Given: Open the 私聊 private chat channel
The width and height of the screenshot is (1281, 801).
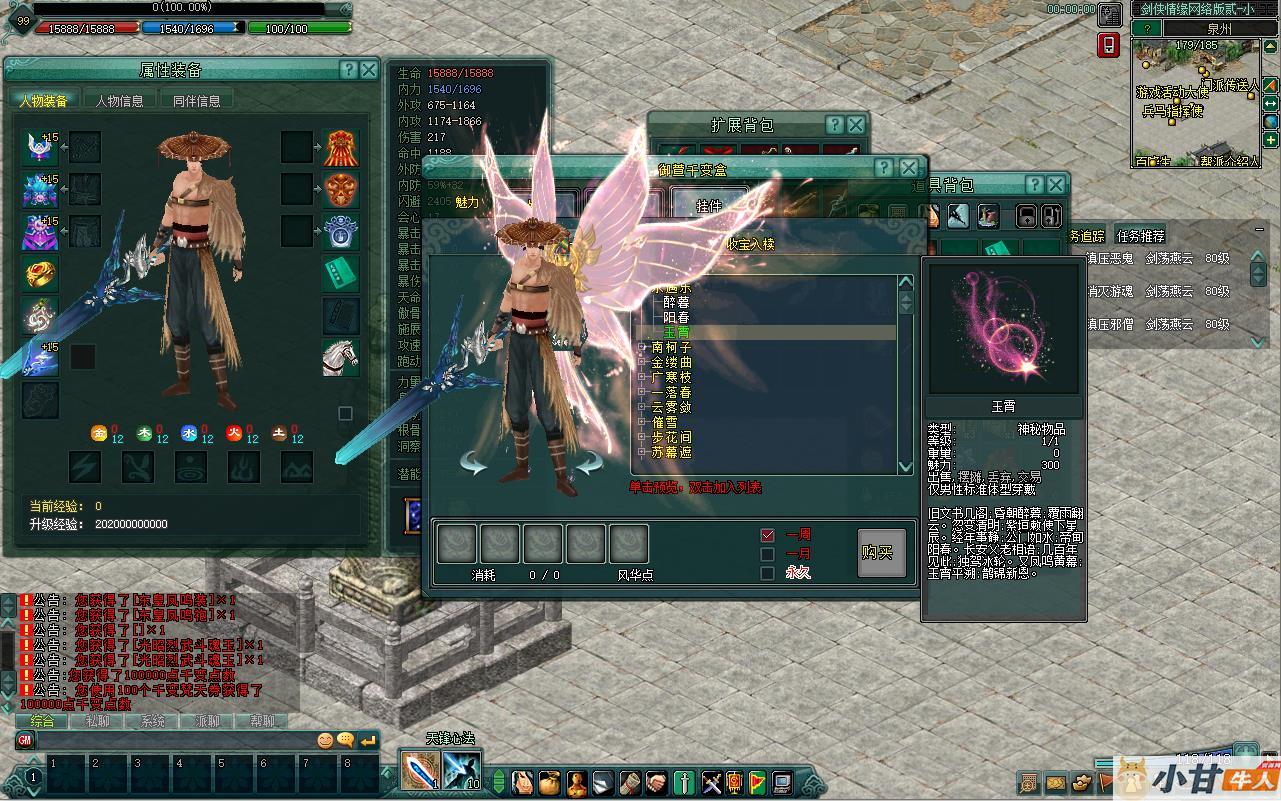Looking at the screenshot, I should (97, 721).
